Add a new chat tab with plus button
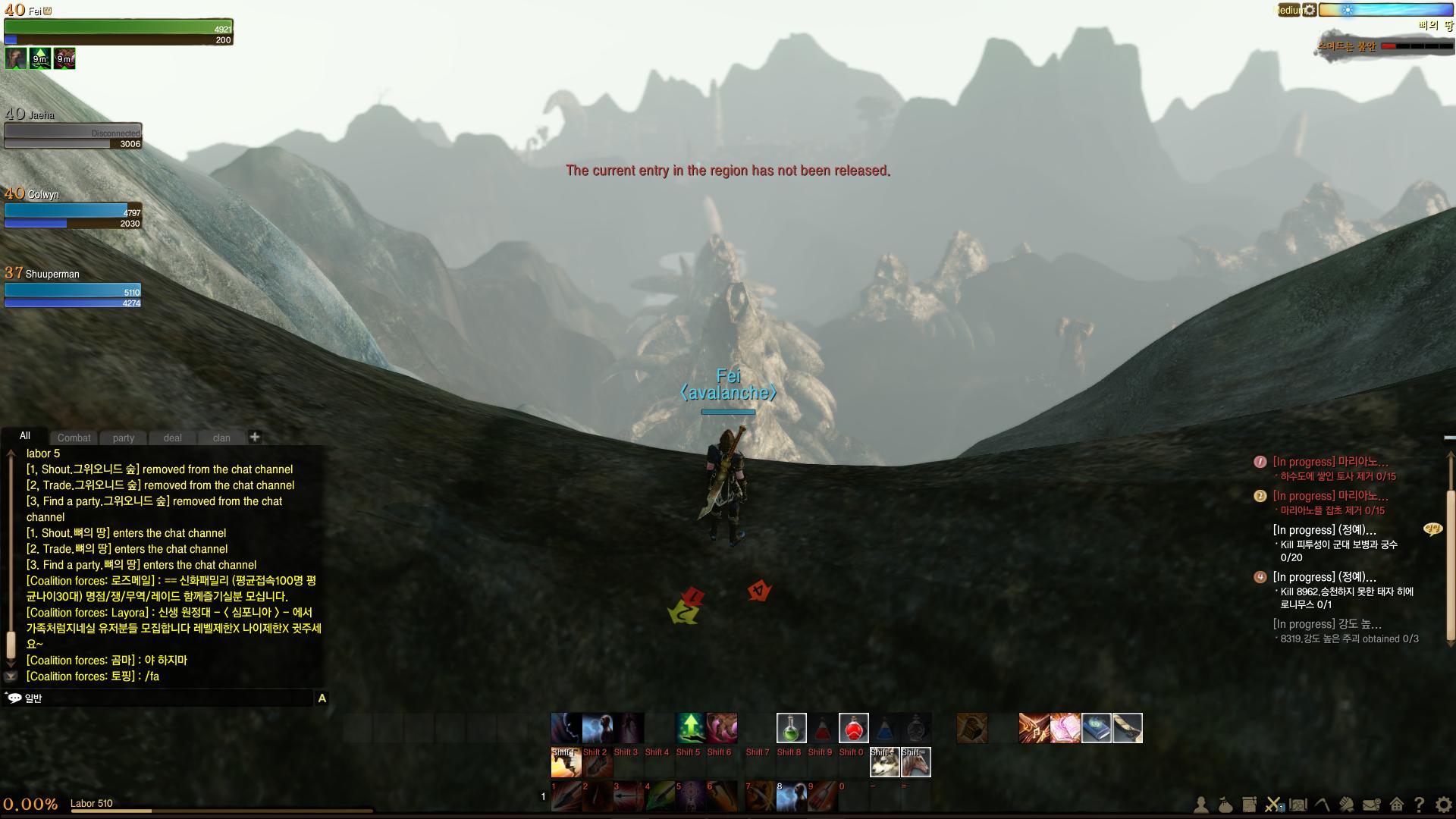The height and width of the screenshot is (819, 1456). pos(255,437)
